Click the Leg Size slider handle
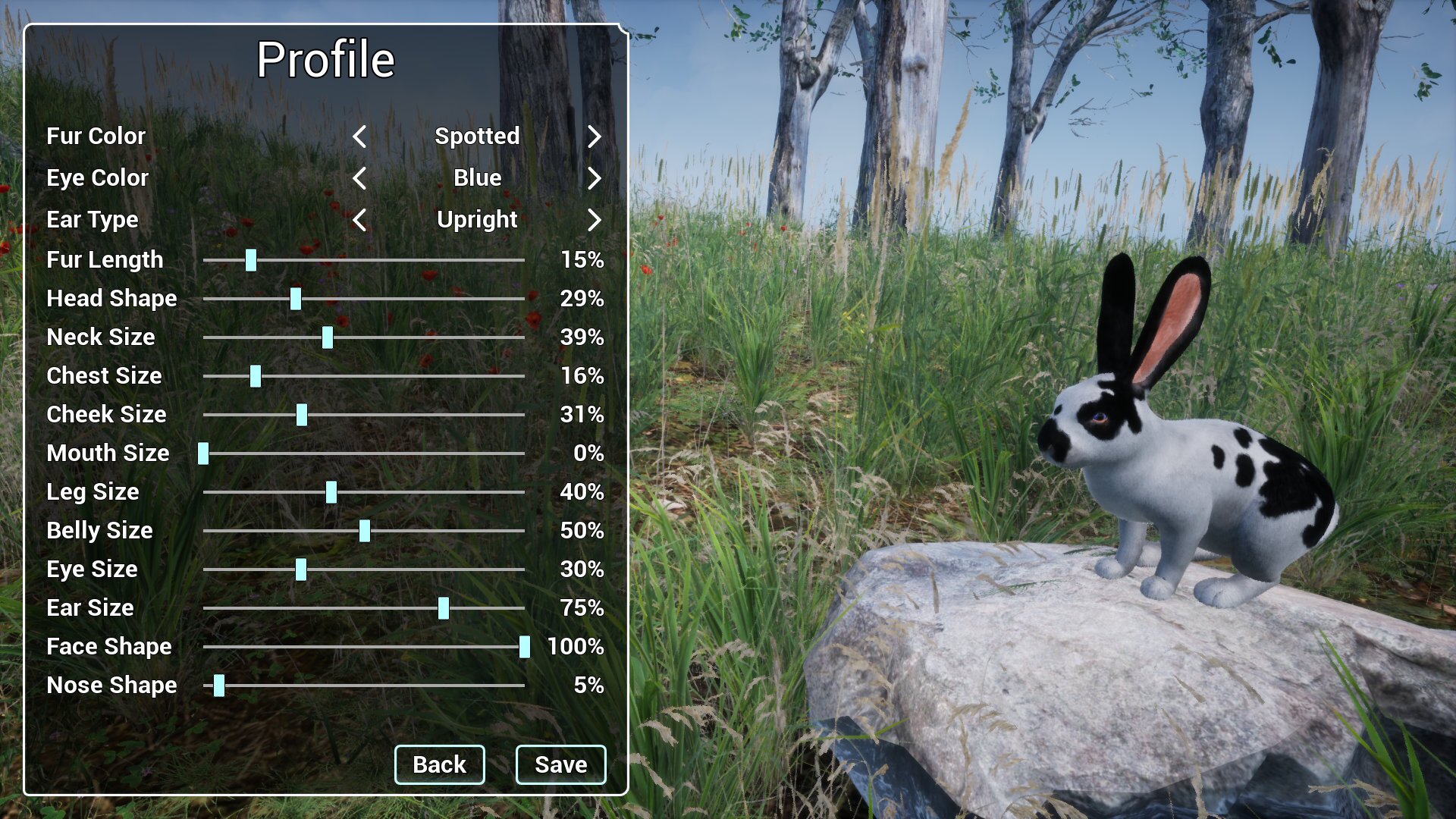1456x819 pixels. pos(331,492)
